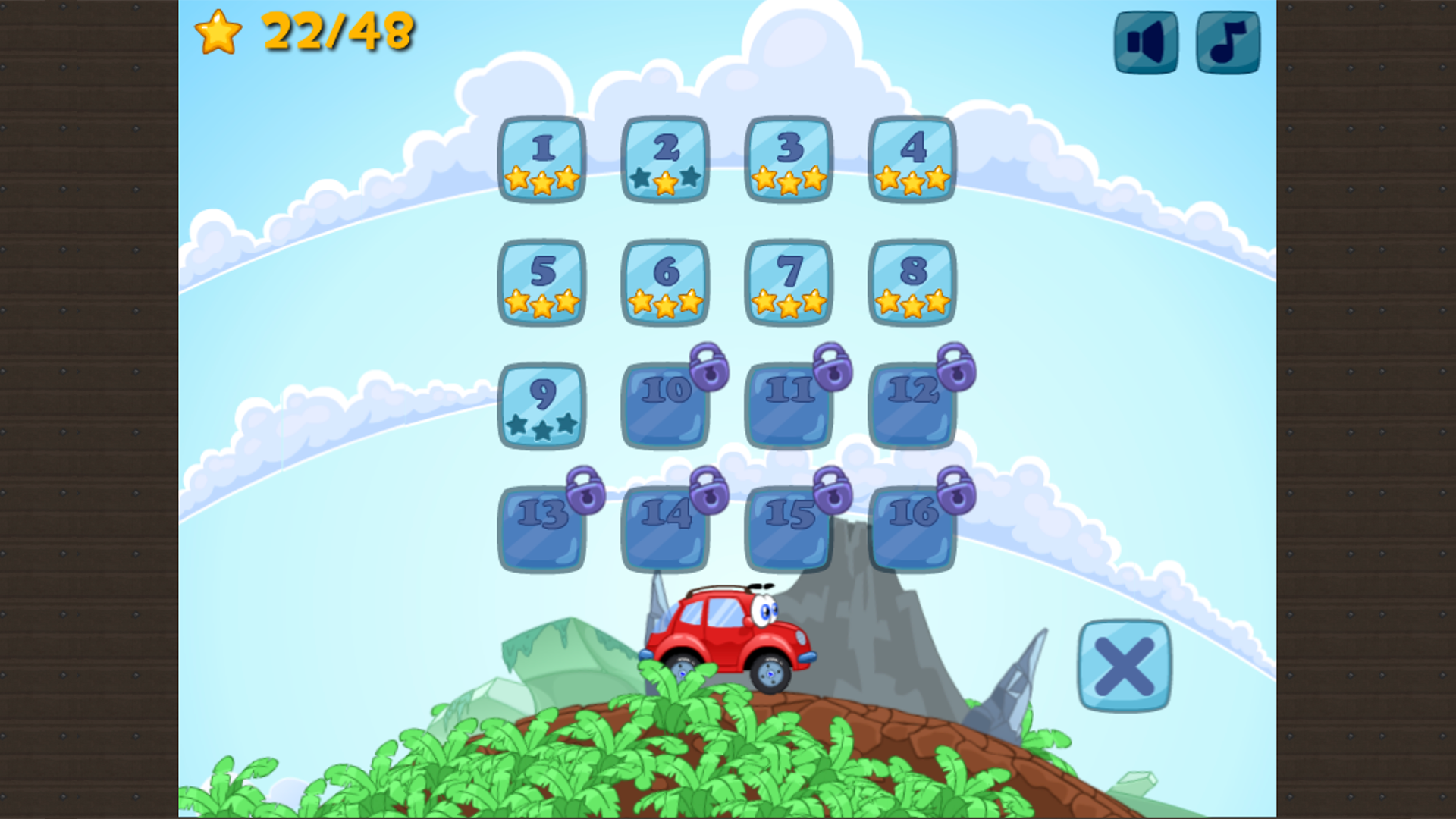Click the three stars under level 9
The image size is (1456, 819).
click(x=541, y=426)
